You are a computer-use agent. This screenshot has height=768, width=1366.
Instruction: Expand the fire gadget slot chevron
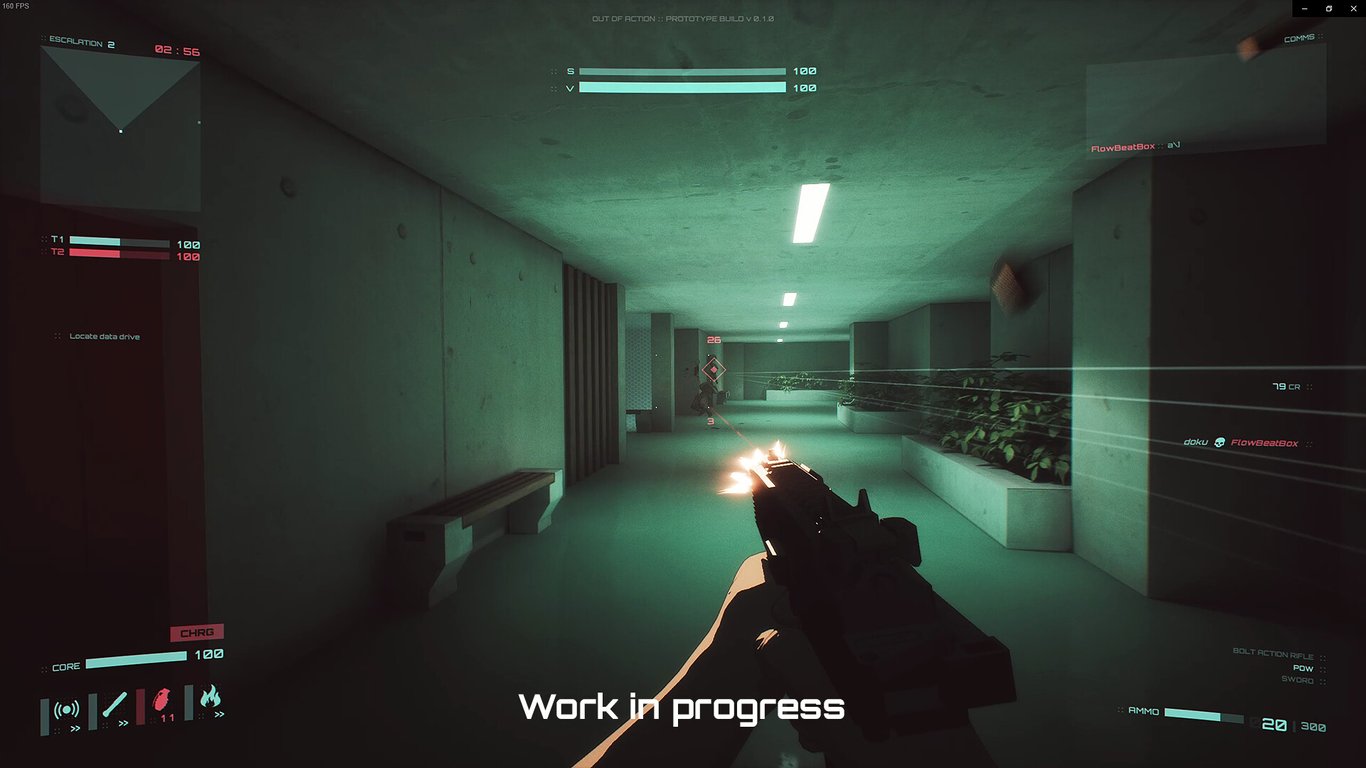(x=221, y=713)
